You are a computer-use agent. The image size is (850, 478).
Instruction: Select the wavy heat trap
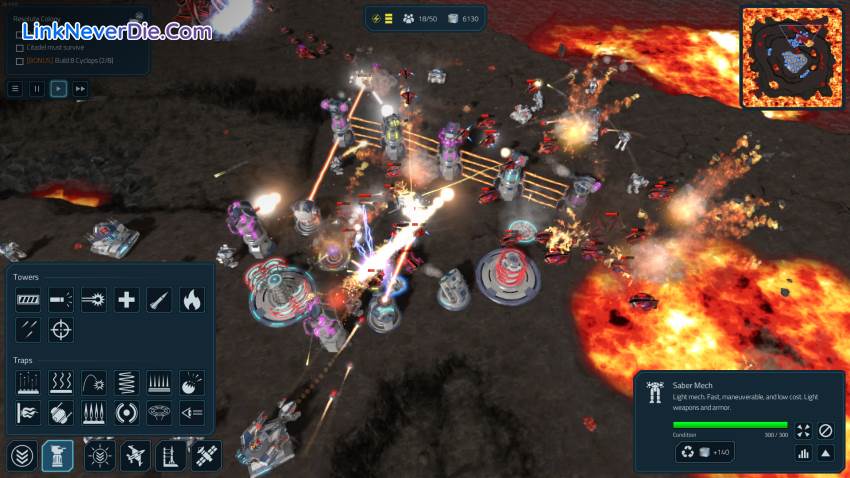coord(61,381)
